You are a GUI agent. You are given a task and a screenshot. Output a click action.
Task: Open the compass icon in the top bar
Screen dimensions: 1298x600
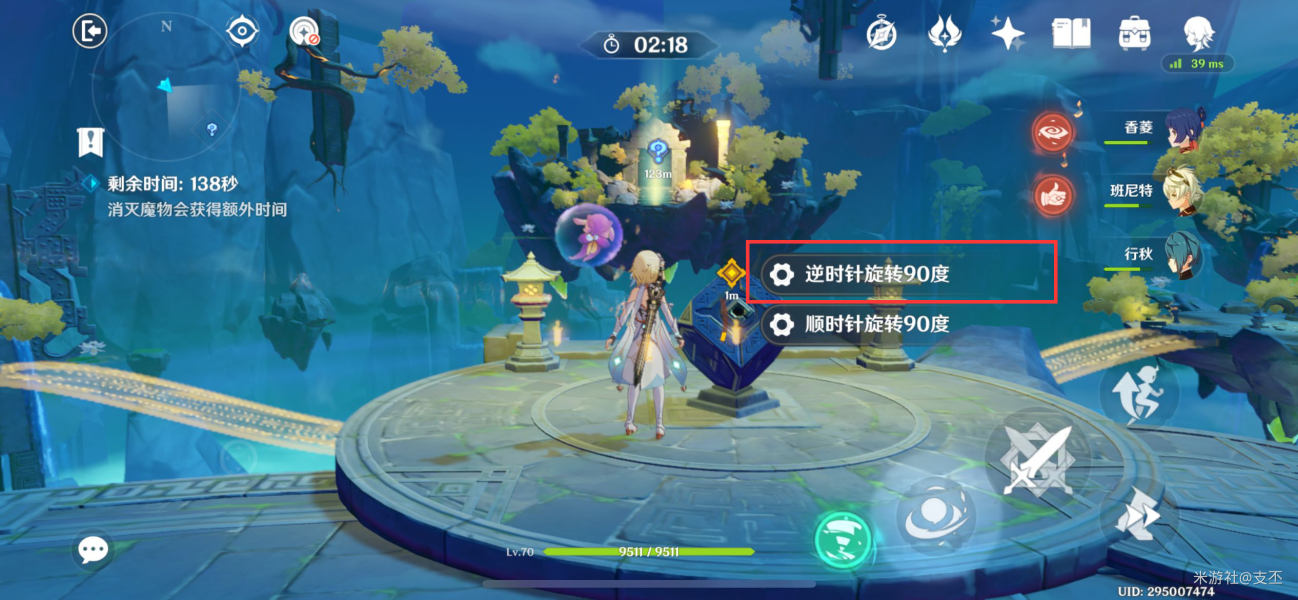tap(881, 34)
